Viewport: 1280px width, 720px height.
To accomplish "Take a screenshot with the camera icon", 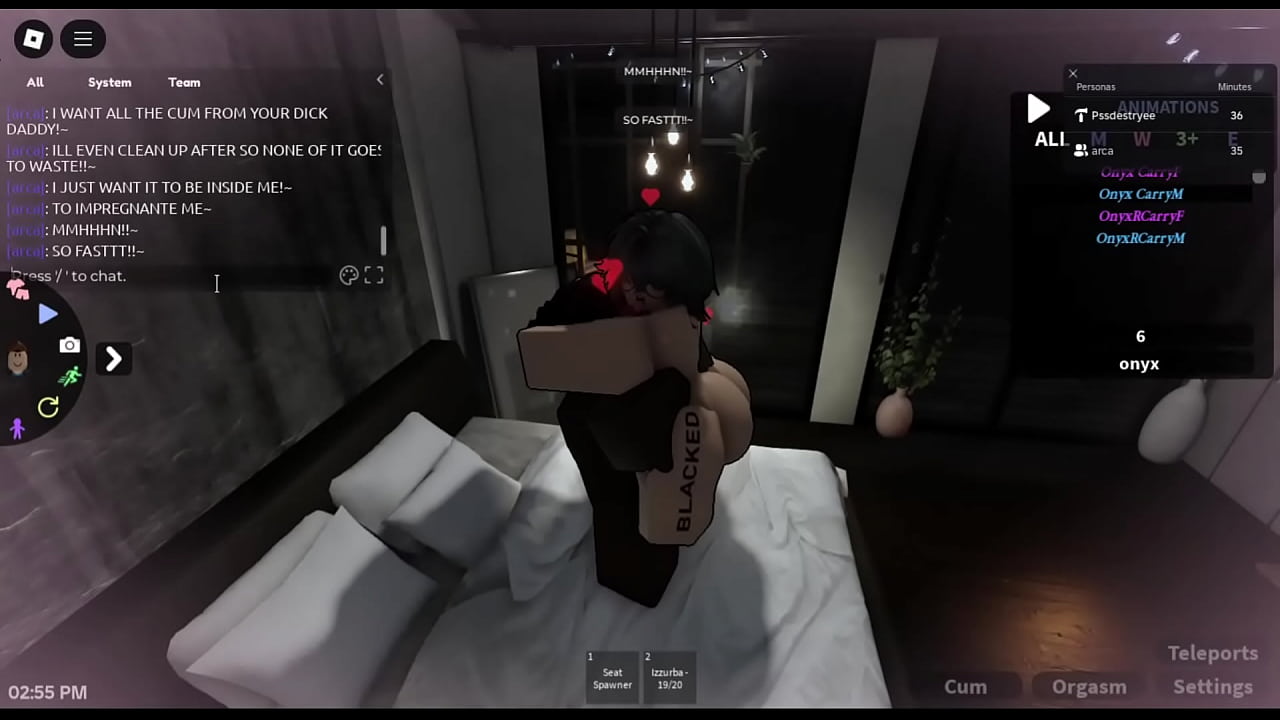I will [70, 345].
